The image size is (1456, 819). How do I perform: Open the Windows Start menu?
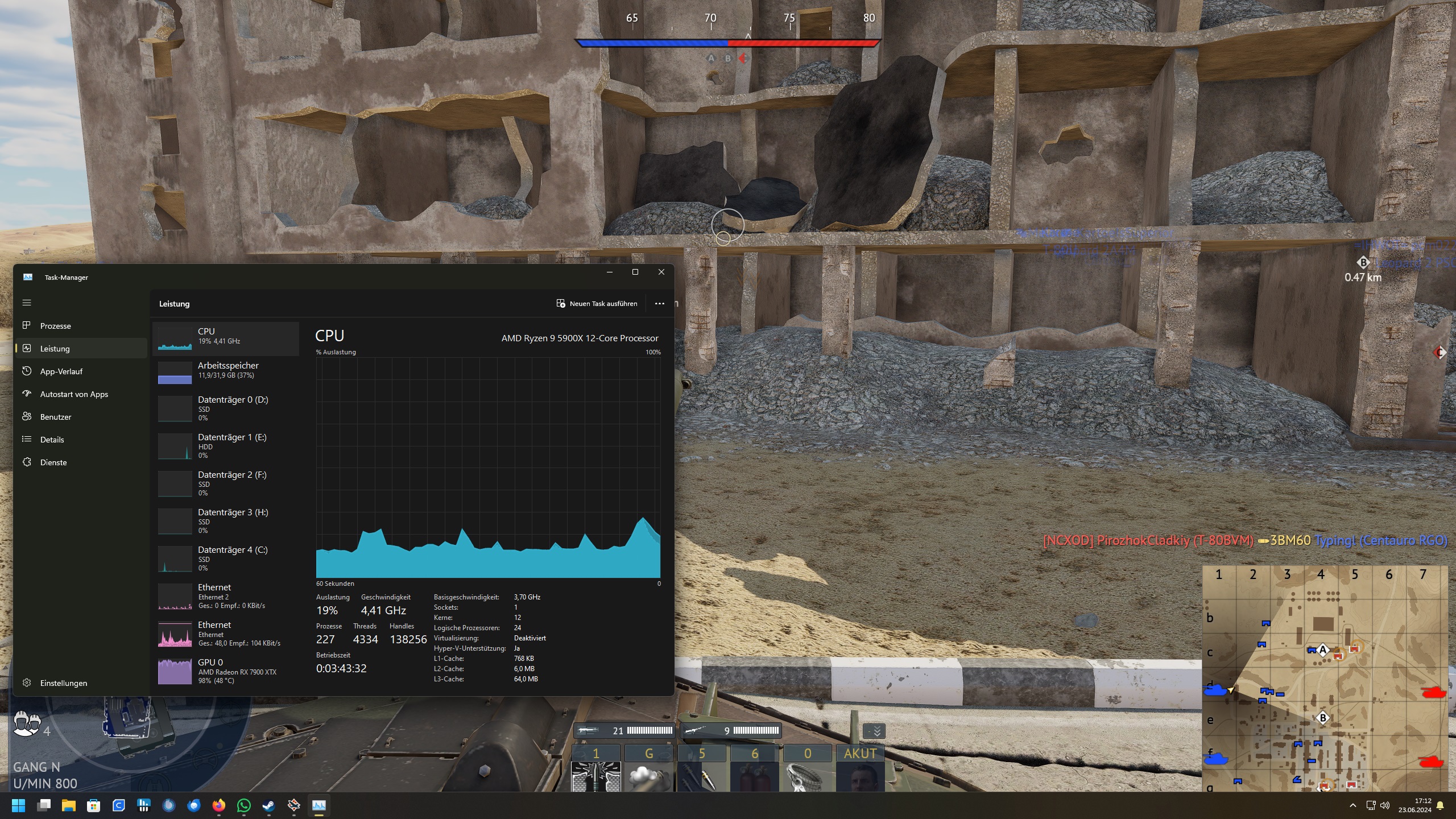tap(18, 805)
